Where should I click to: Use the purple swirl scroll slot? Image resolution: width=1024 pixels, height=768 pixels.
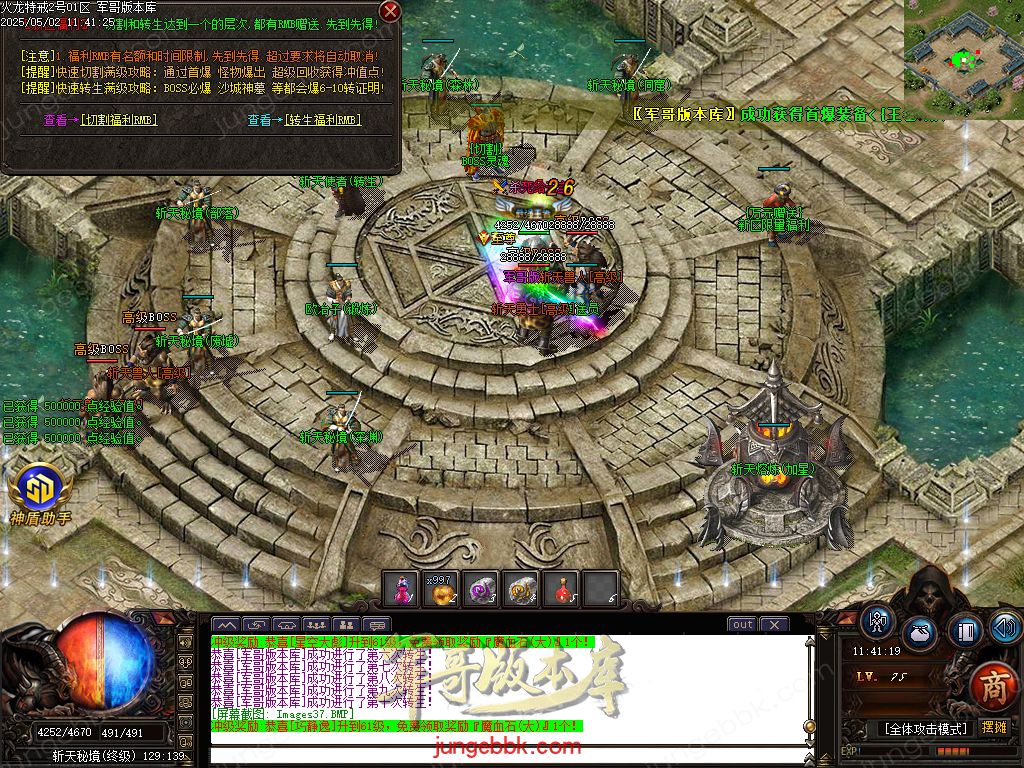(x=480, y=589)
